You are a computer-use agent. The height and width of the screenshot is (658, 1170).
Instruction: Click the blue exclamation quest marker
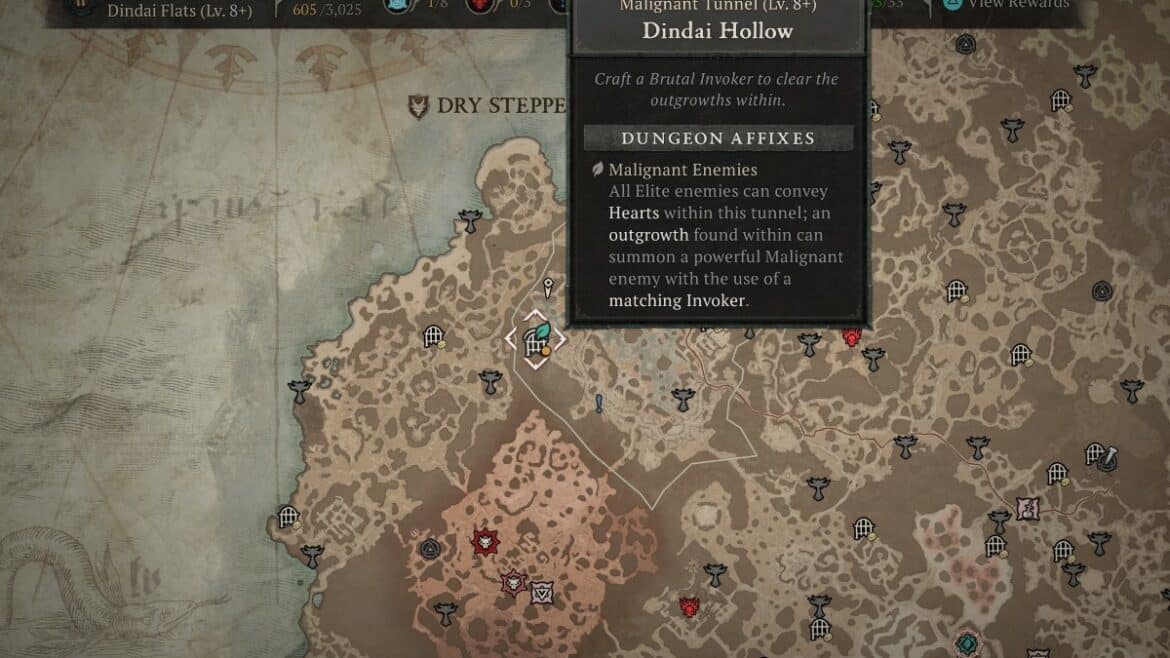(599, 403)
